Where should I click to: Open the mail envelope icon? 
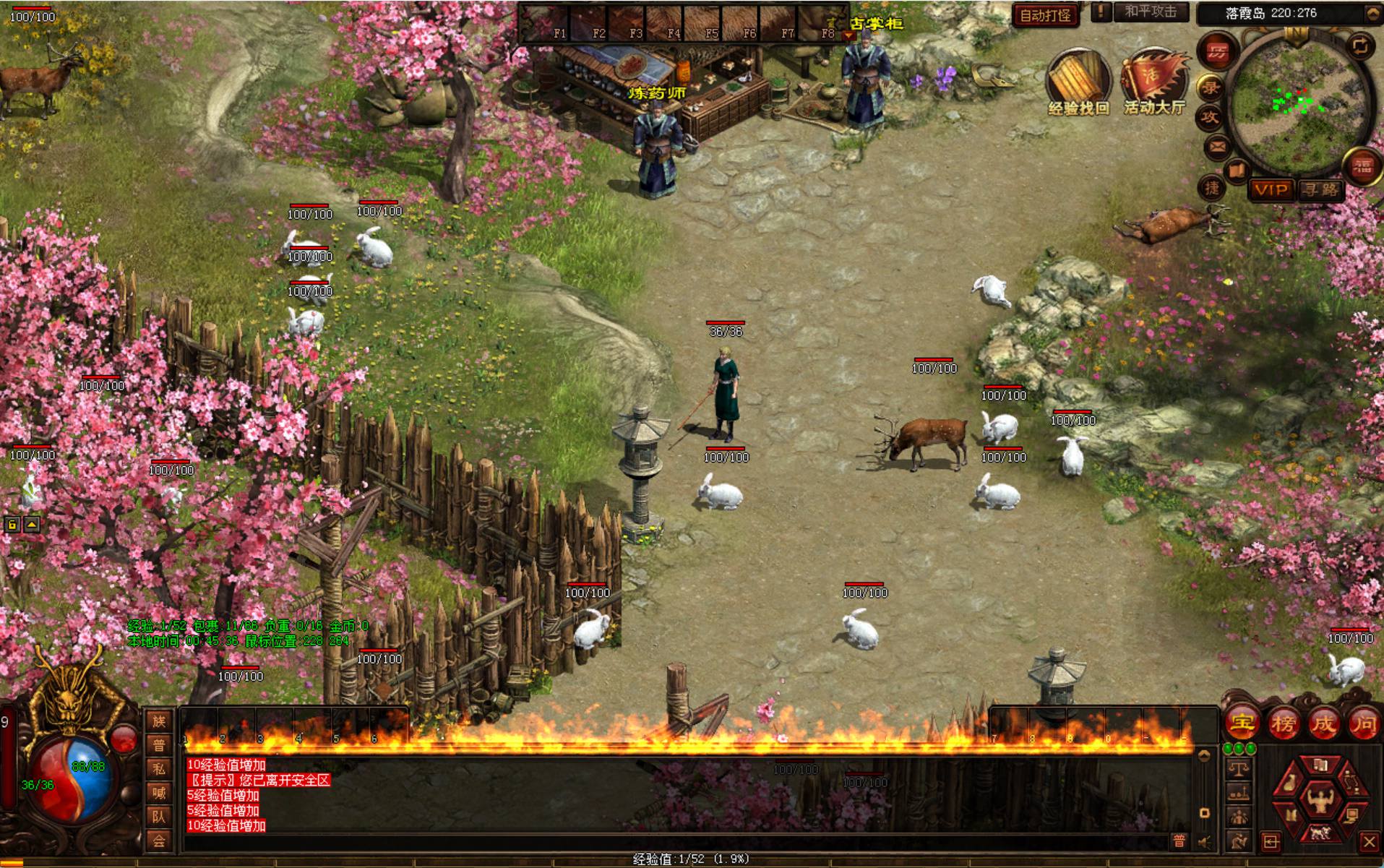1218,148
